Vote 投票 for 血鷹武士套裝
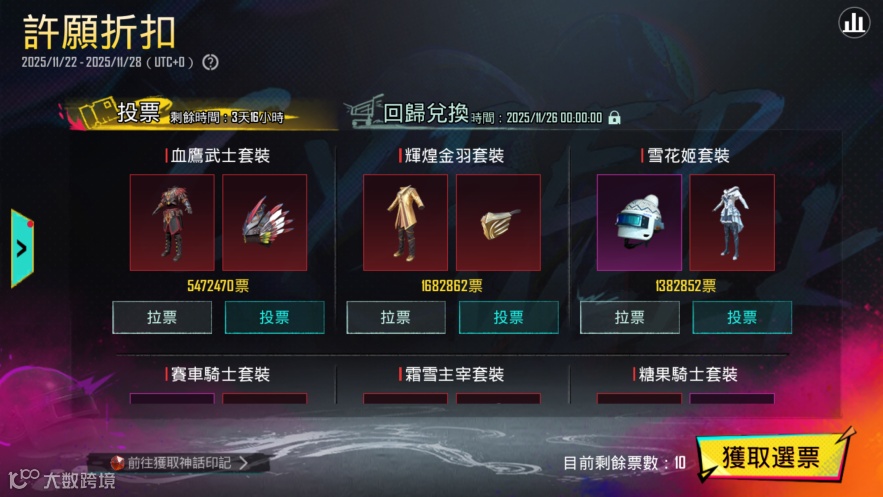883x497 pixels. 274,317
